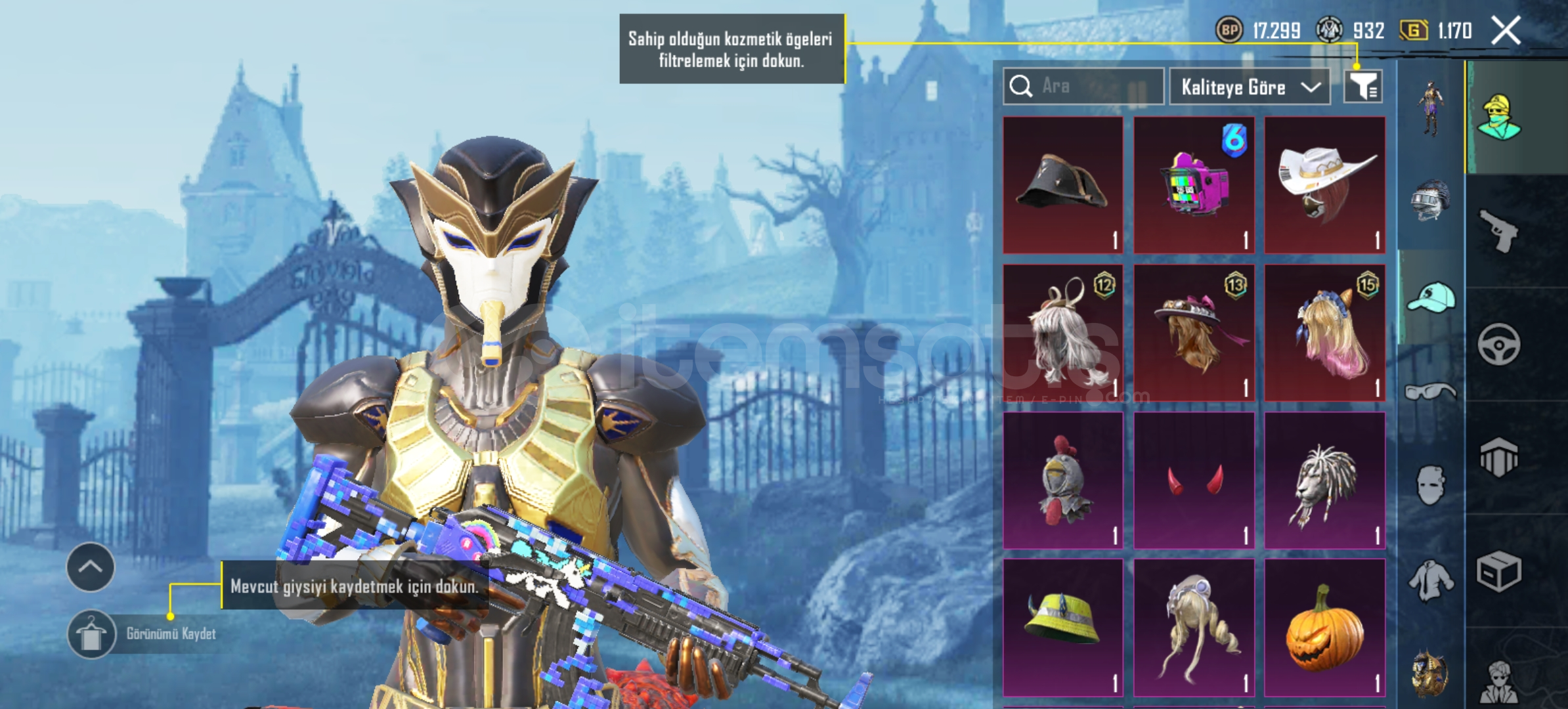Screen dimensions: 1568x709
Task: Select the lion head mask
Action: 1324,480
